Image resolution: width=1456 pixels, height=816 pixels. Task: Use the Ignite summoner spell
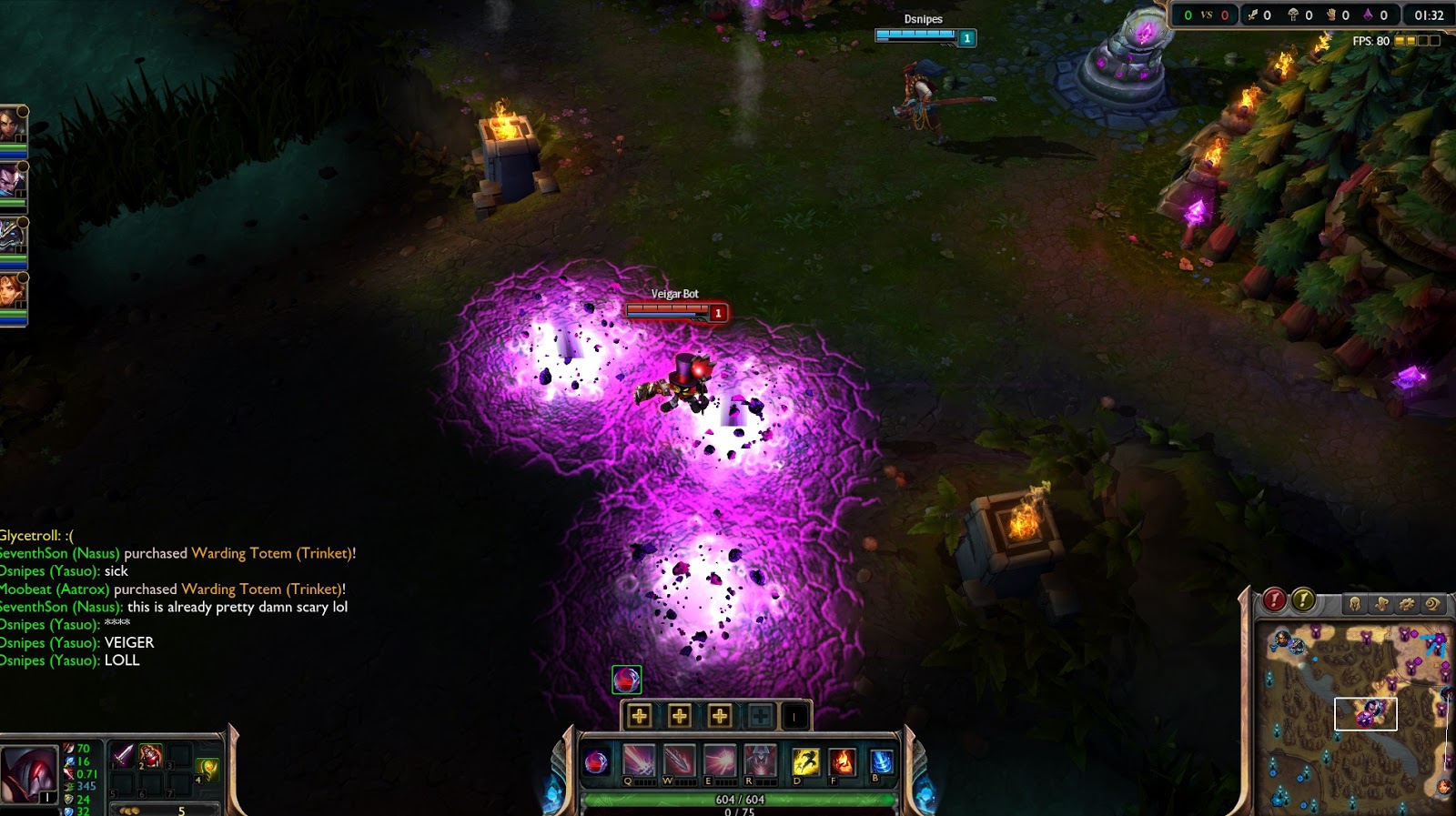[x=842, y=761]
